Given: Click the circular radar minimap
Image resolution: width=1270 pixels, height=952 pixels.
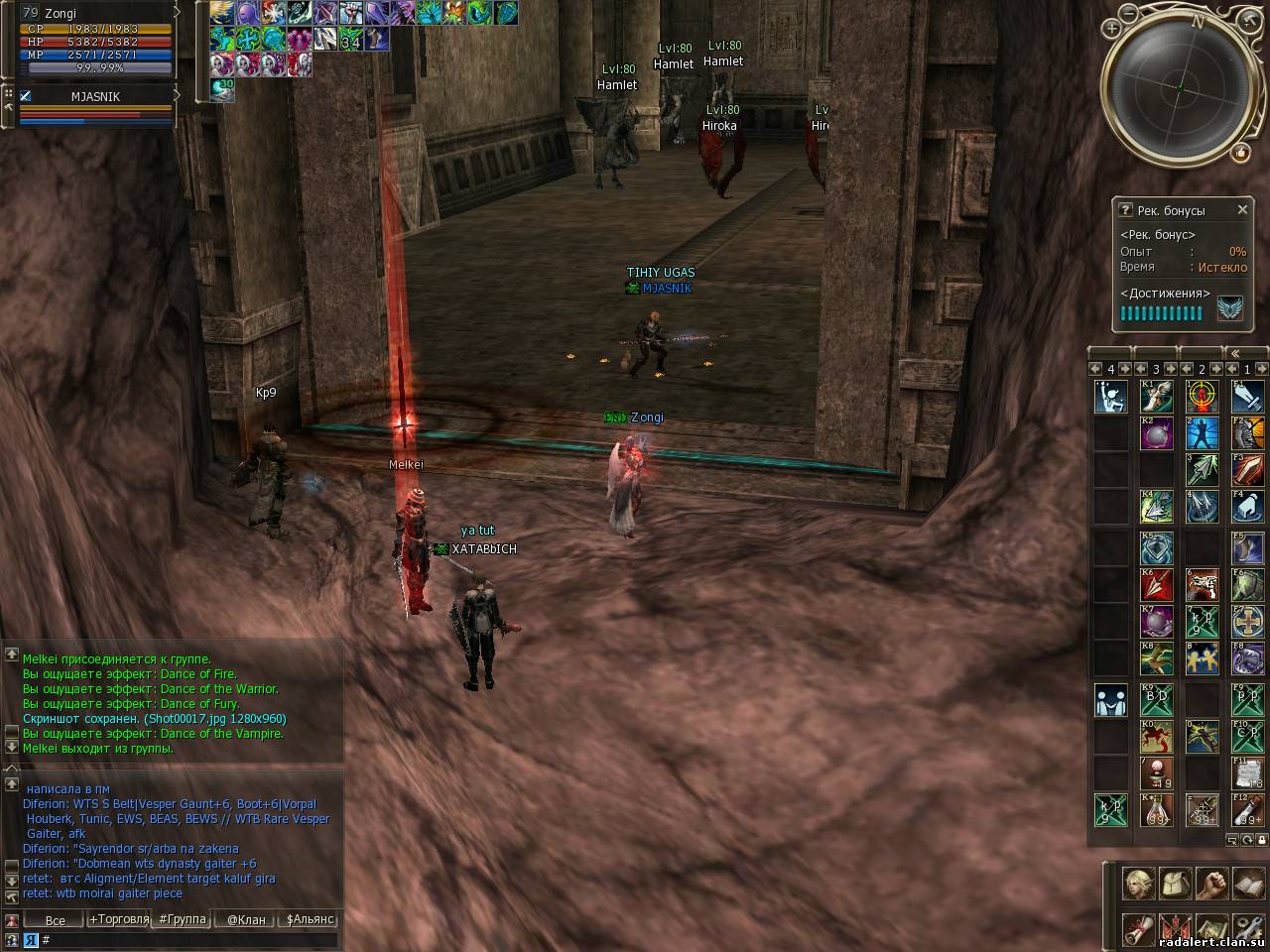Looking at the screenshot, I should pyautogui.click(x=1177, y=89).
